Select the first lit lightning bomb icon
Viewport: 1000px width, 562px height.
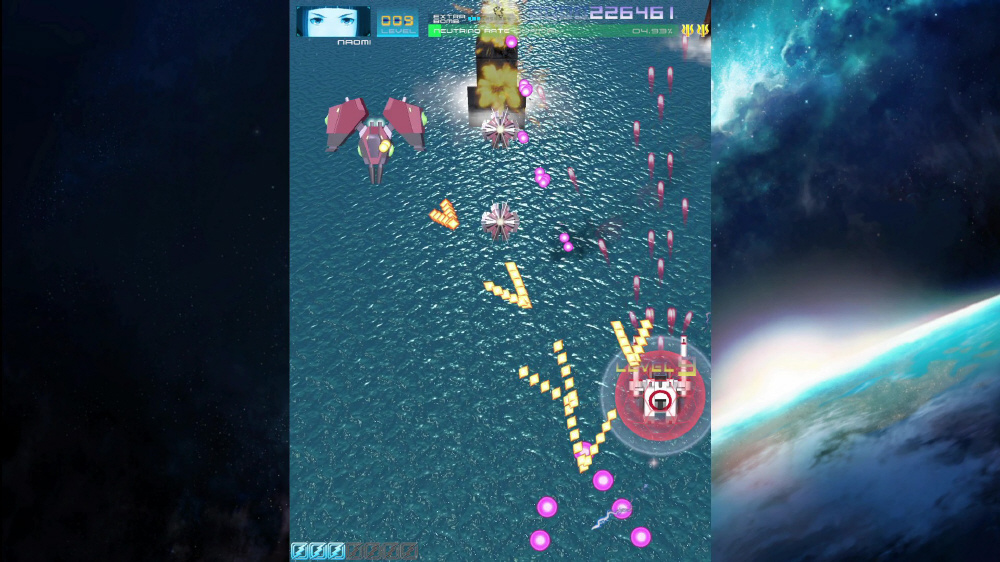point(299,551)
